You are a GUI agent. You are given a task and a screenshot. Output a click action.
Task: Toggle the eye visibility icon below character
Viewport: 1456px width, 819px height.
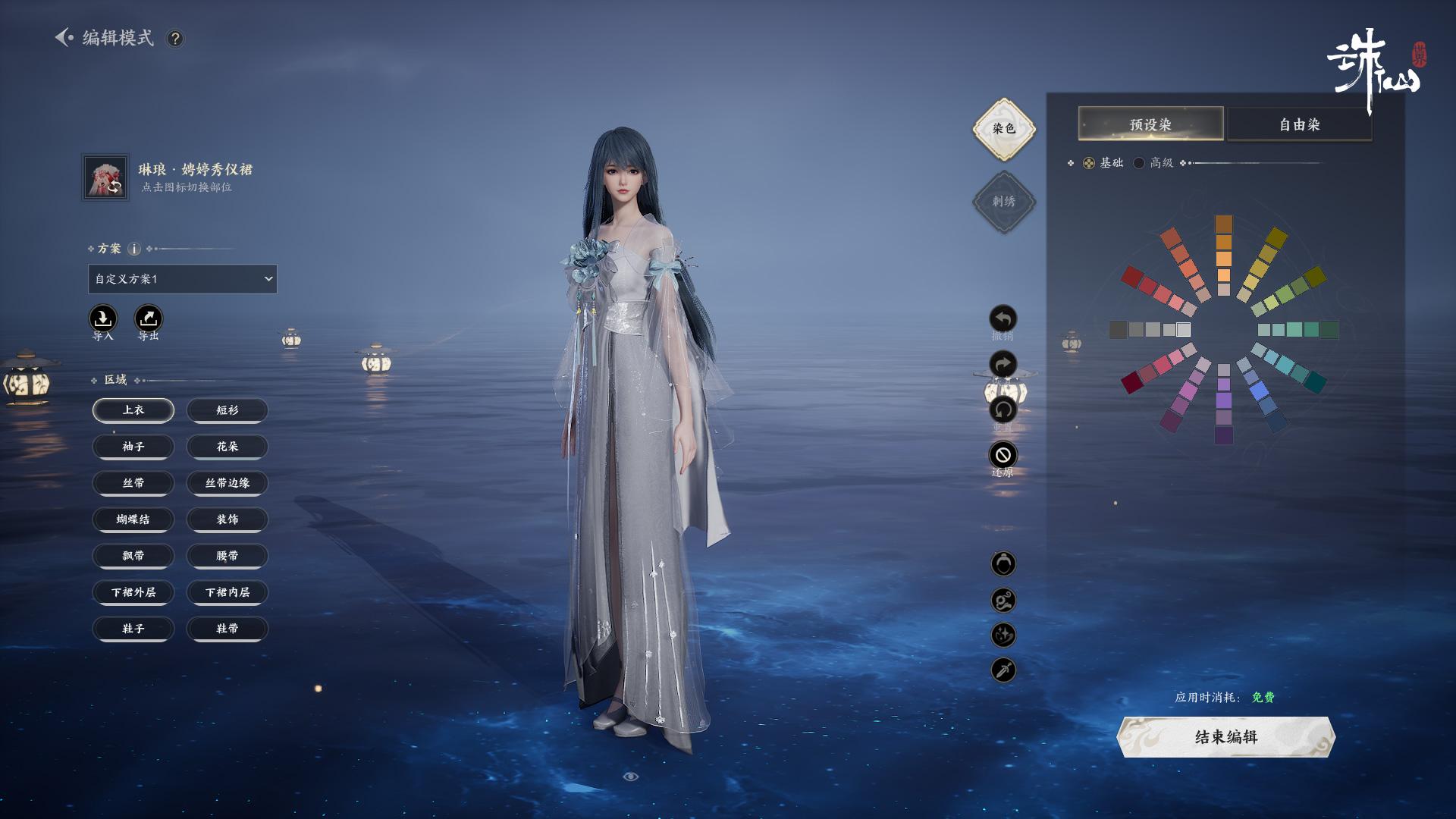tap(631, 777)
